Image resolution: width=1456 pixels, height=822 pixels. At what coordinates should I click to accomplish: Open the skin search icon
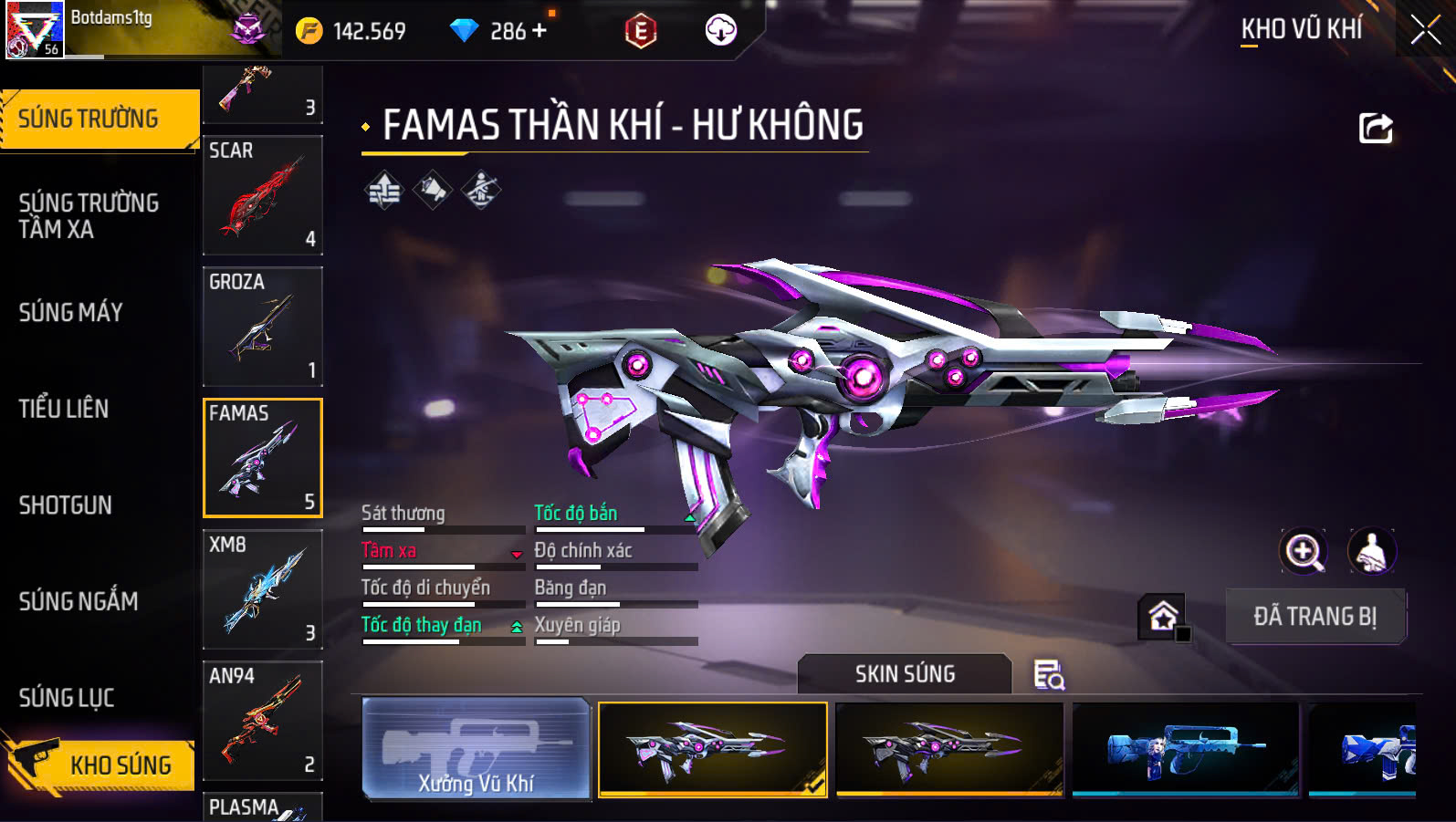[x=1049, y=675]
